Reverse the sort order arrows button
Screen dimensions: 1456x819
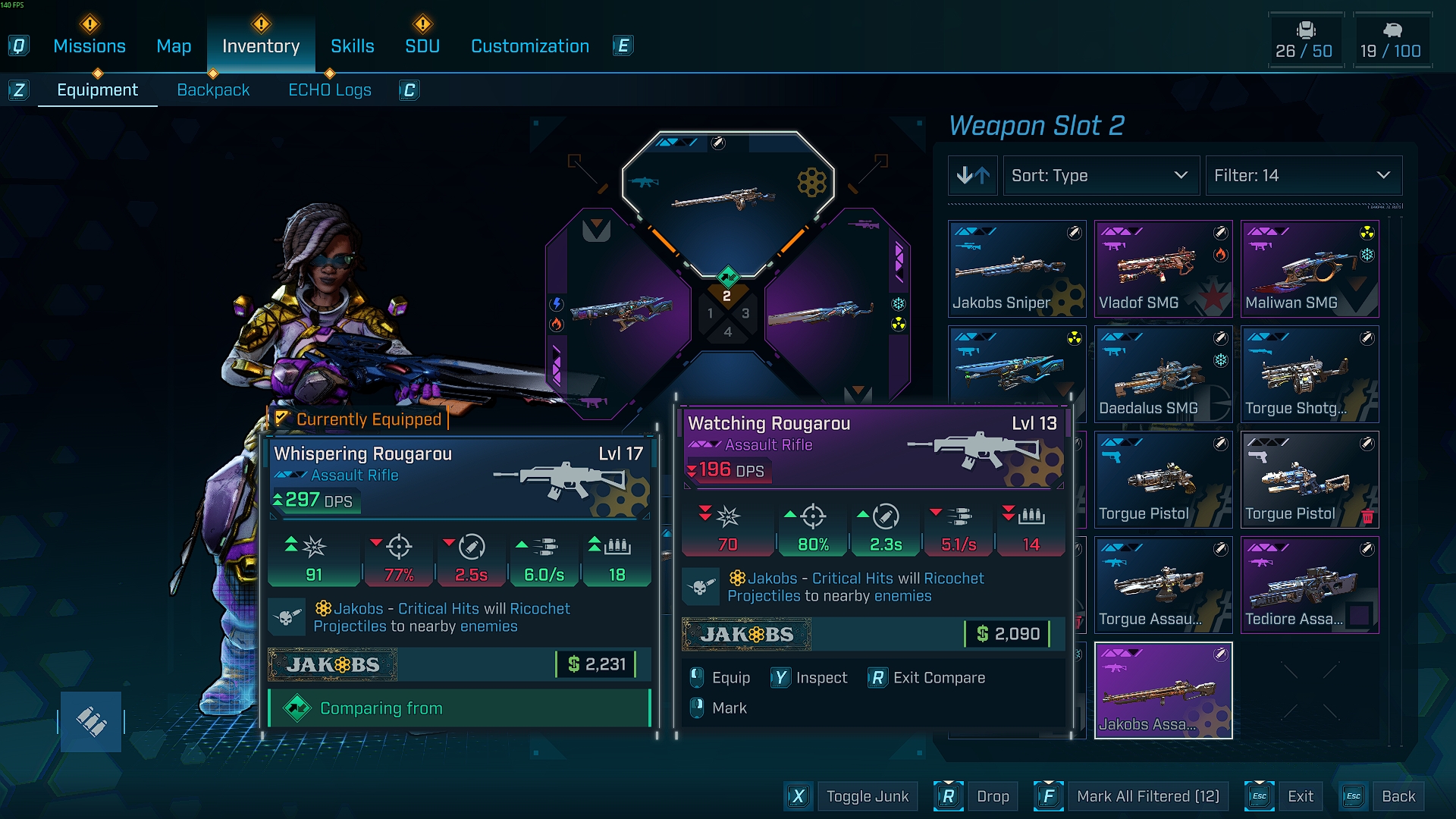(973, 176)
